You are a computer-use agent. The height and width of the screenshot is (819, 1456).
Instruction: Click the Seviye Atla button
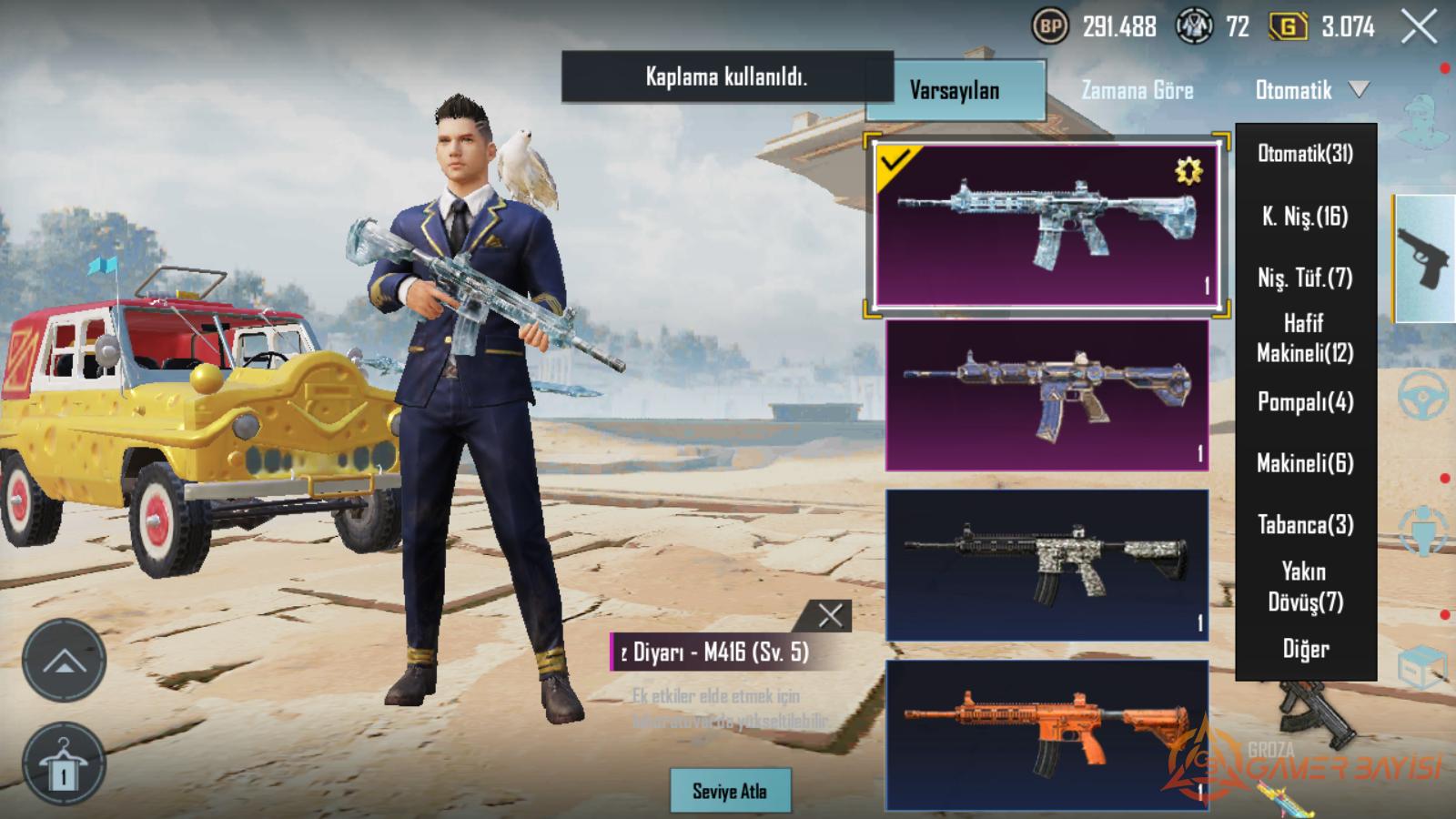[730, 791]
